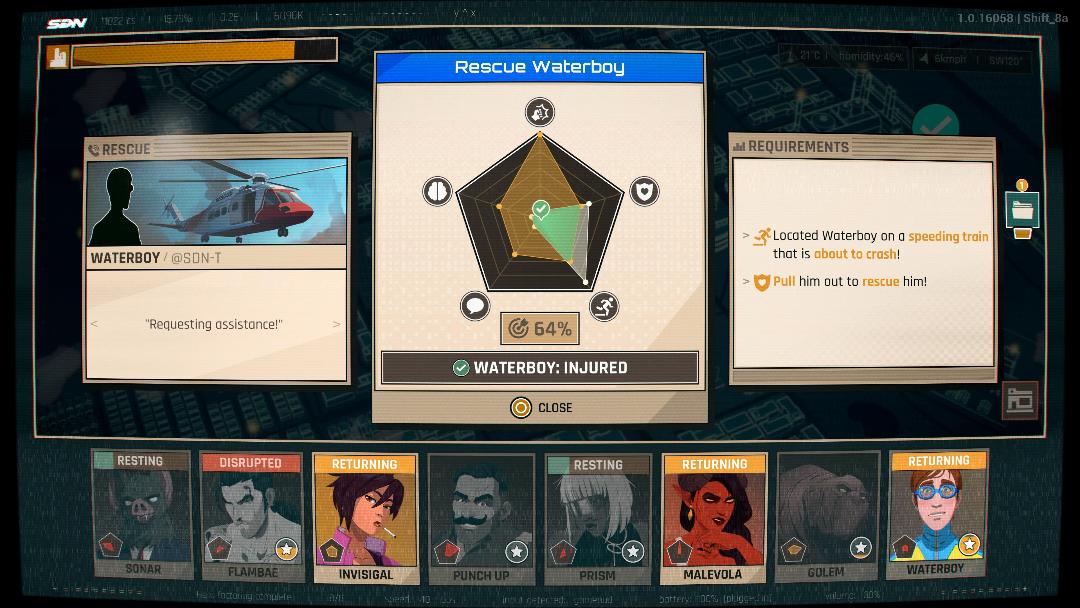Open the folder icon on the right edge
This screenshot has width=1080, height=608.
pos(1022,210)
